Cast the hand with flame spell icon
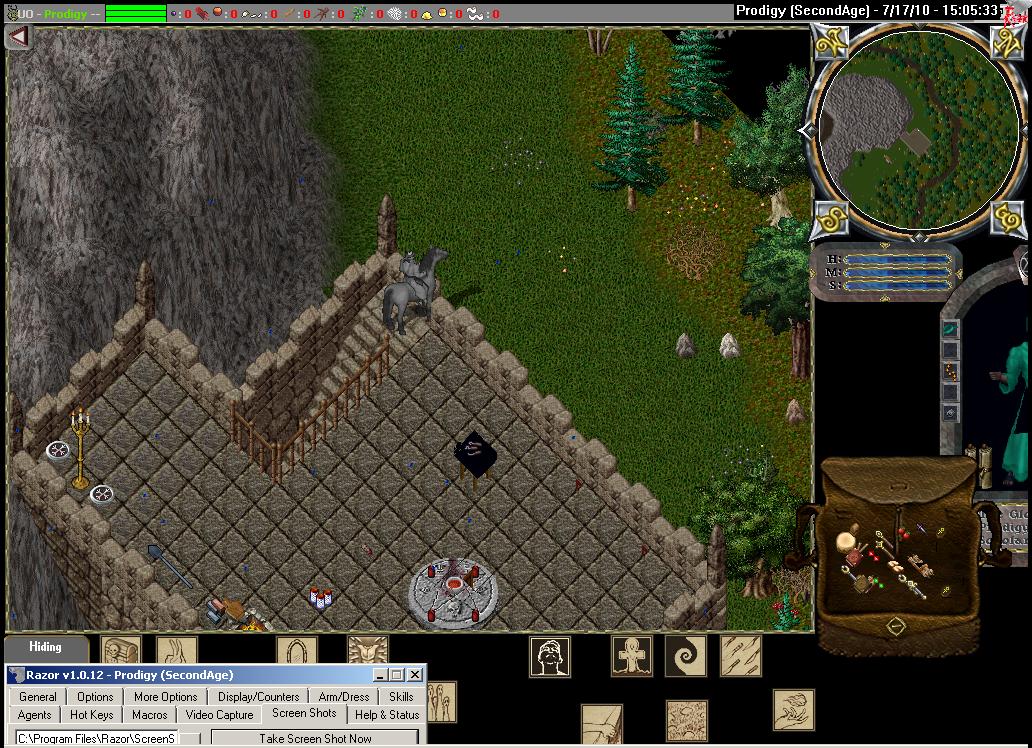 (792, 710)
